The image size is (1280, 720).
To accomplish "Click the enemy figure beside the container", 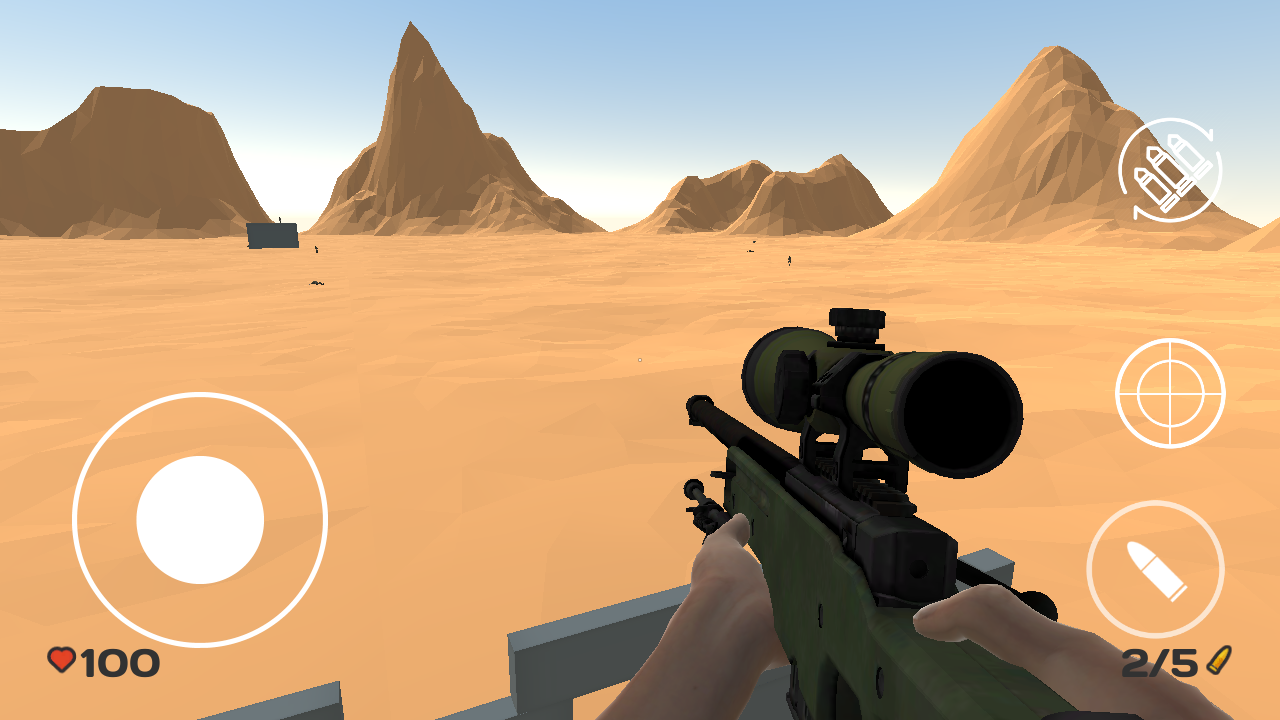I will [316, 250].
